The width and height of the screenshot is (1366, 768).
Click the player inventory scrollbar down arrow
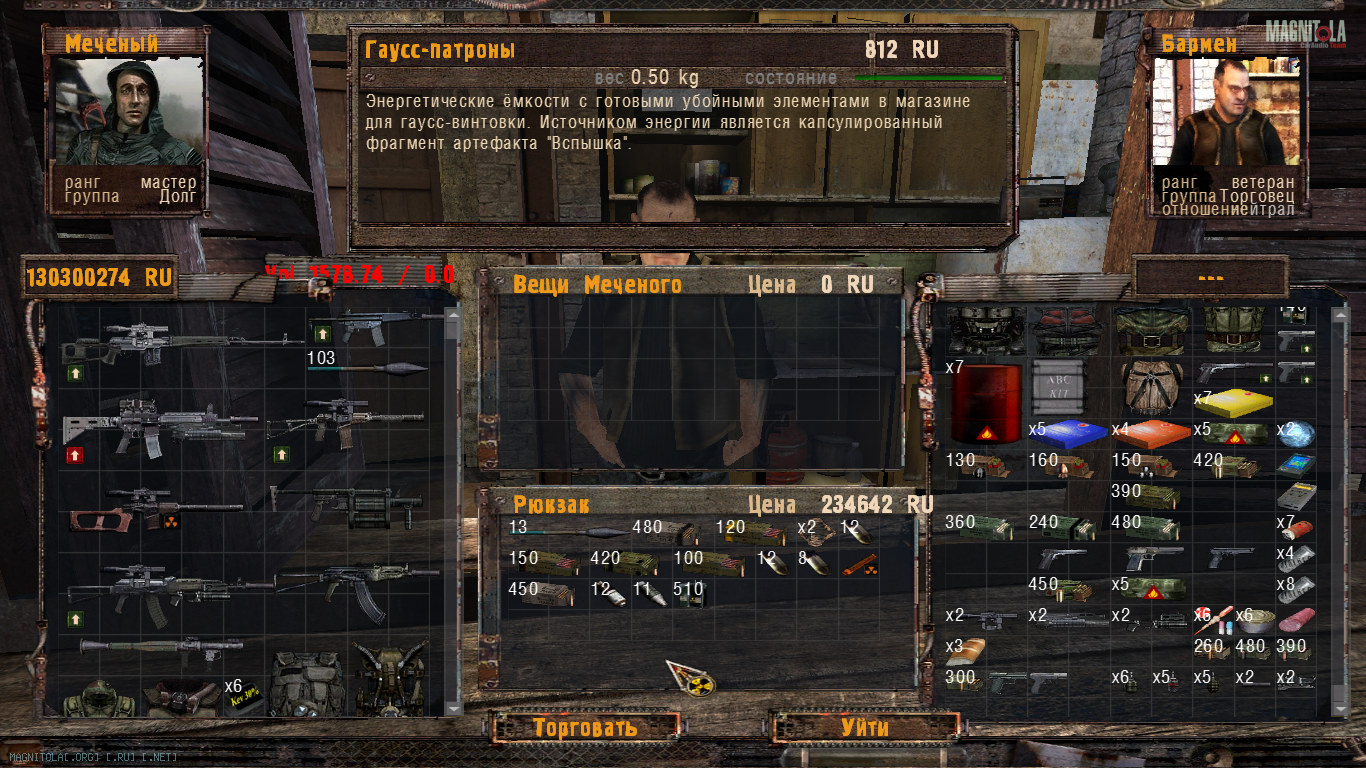pyautogui.click(x=452, y=707)
